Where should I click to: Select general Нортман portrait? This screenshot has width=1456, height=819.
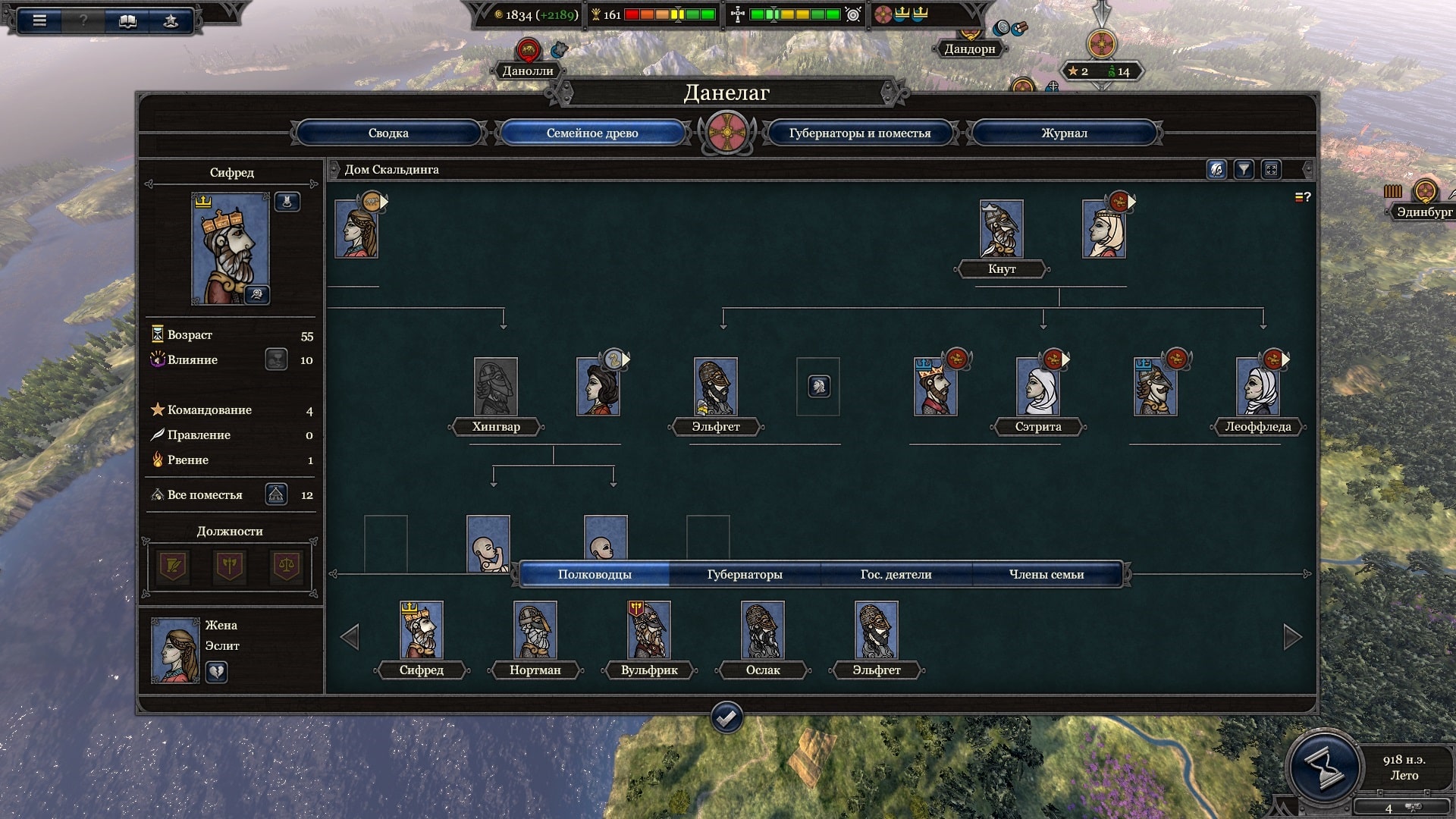(535, 629)
